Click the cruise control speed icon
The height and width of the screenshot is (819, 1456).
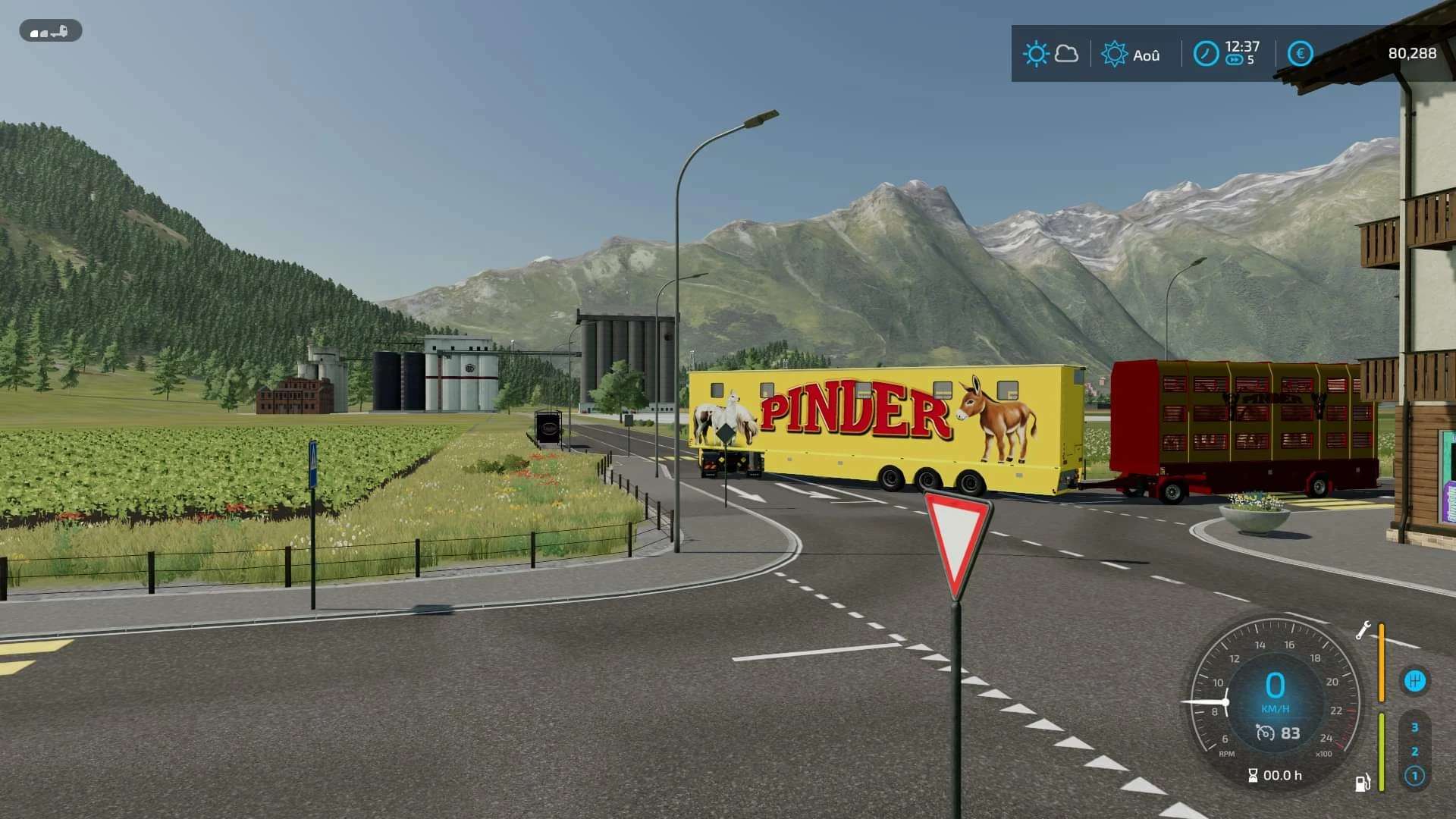[1265, 733]
